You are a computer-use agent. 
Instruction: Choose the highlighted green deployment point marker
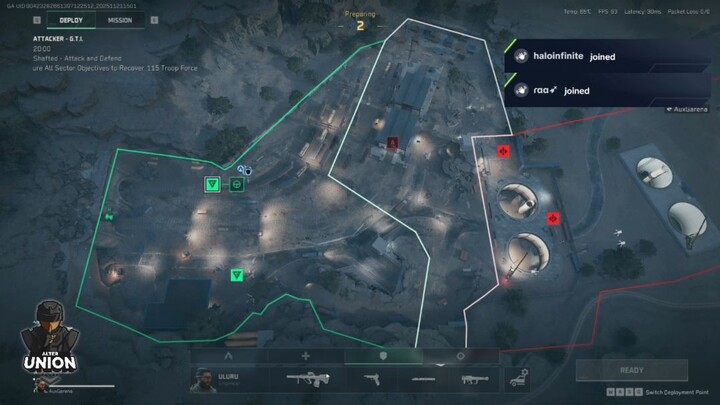[x=212, y=184]
